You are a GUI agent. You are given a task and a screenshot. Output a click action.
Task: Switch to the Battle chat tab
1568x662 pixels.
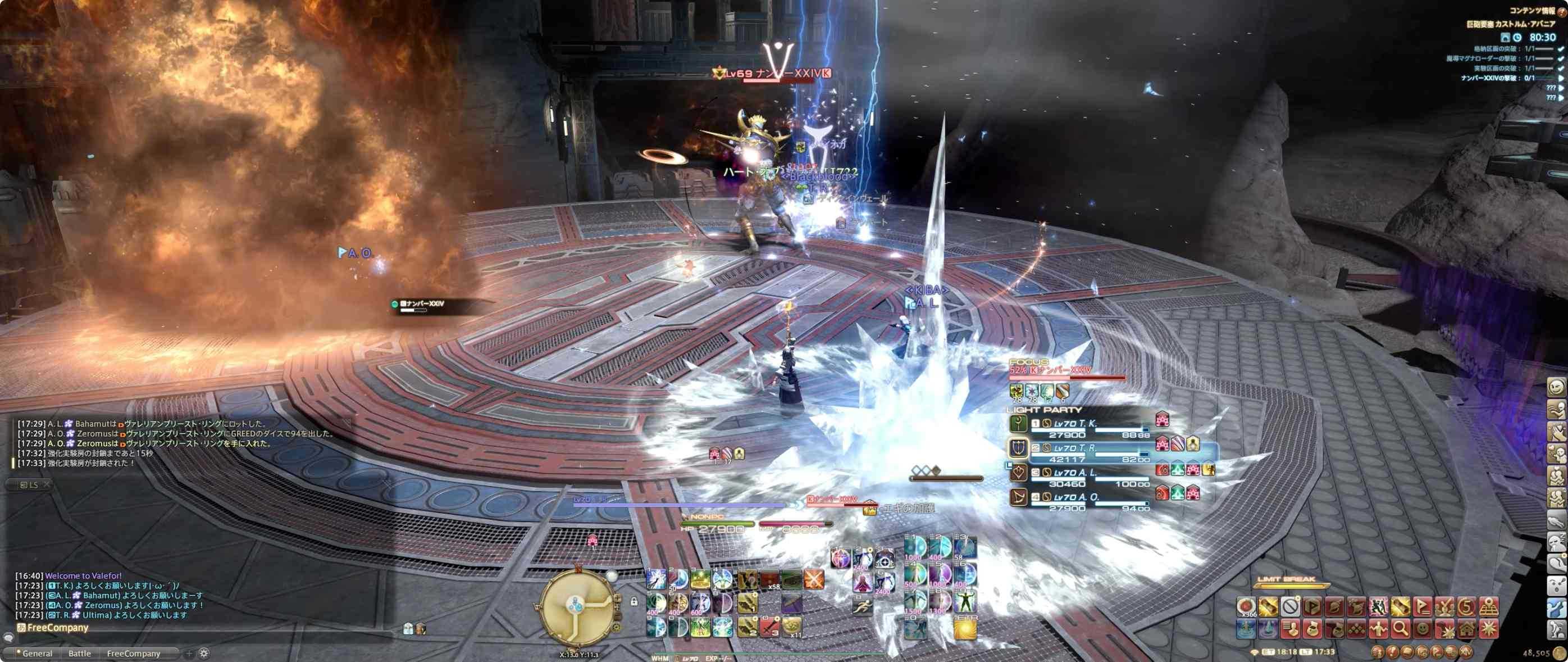[79, 654]
